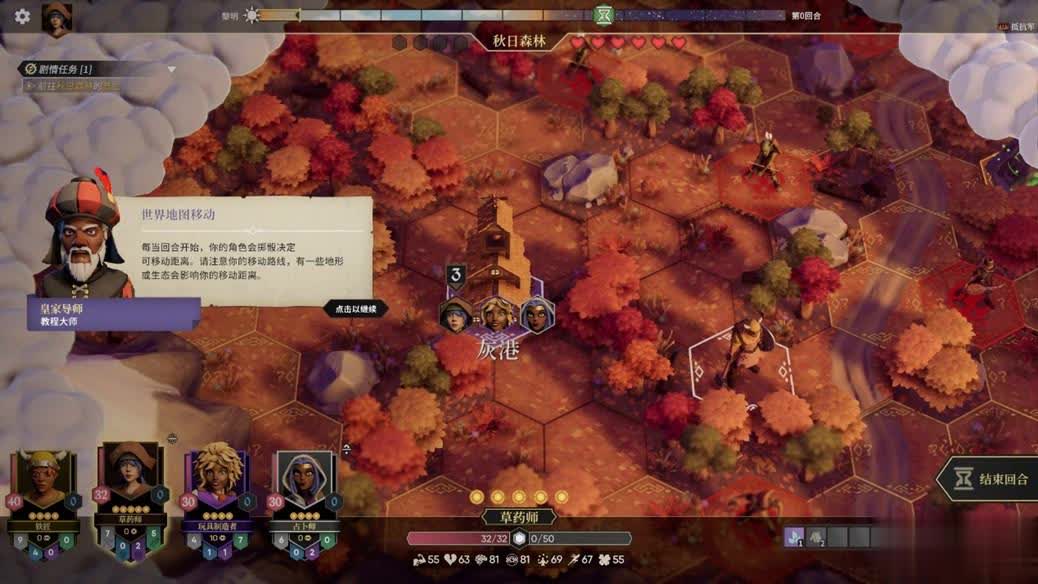Click the hourglass turn marker on timeline
Image resolution: width=1038 pixels, height=584 pixels.
[x=603, y=15]
